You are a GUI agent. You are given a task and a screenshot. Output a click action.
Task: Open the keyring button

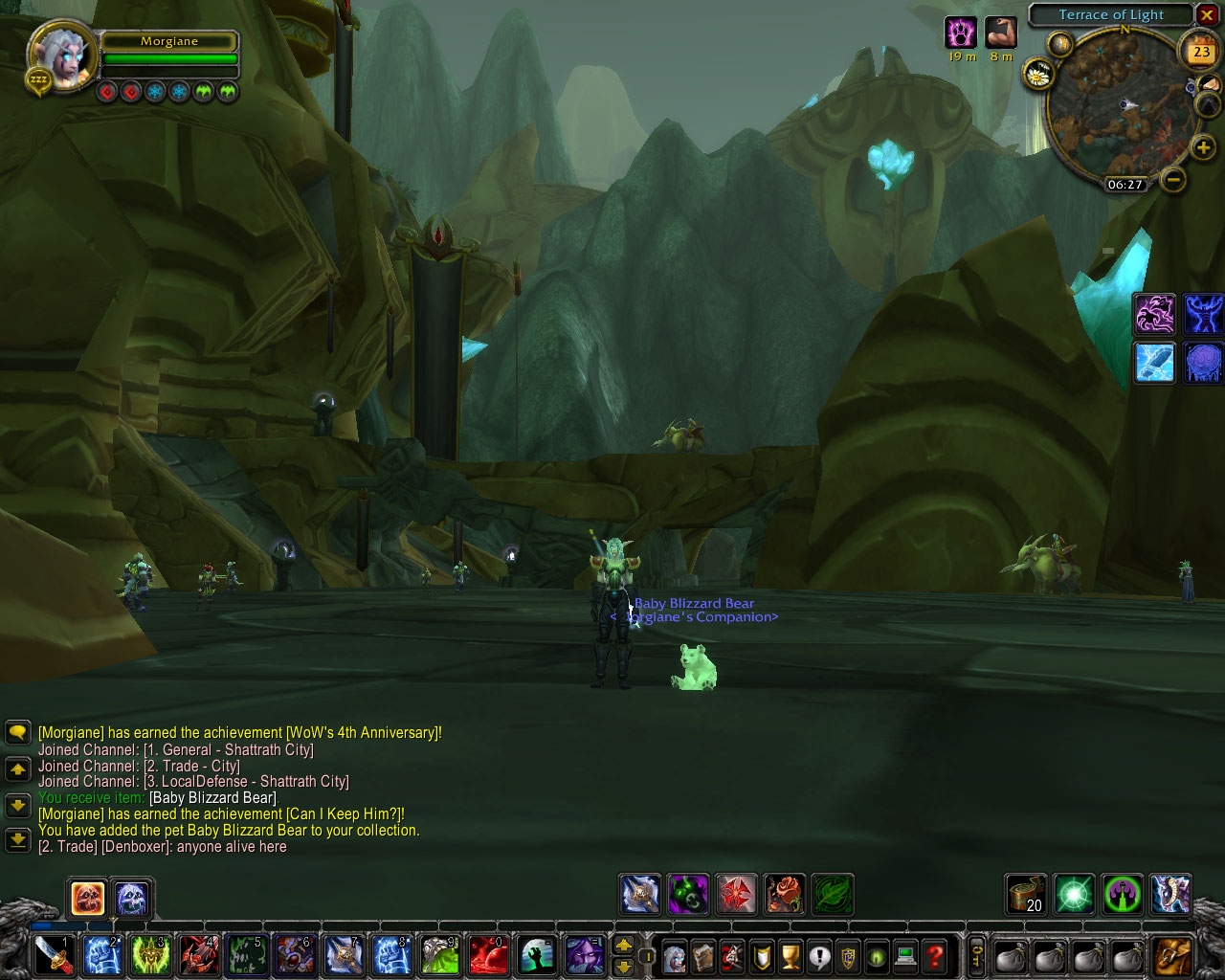click(x=977, y=956)
